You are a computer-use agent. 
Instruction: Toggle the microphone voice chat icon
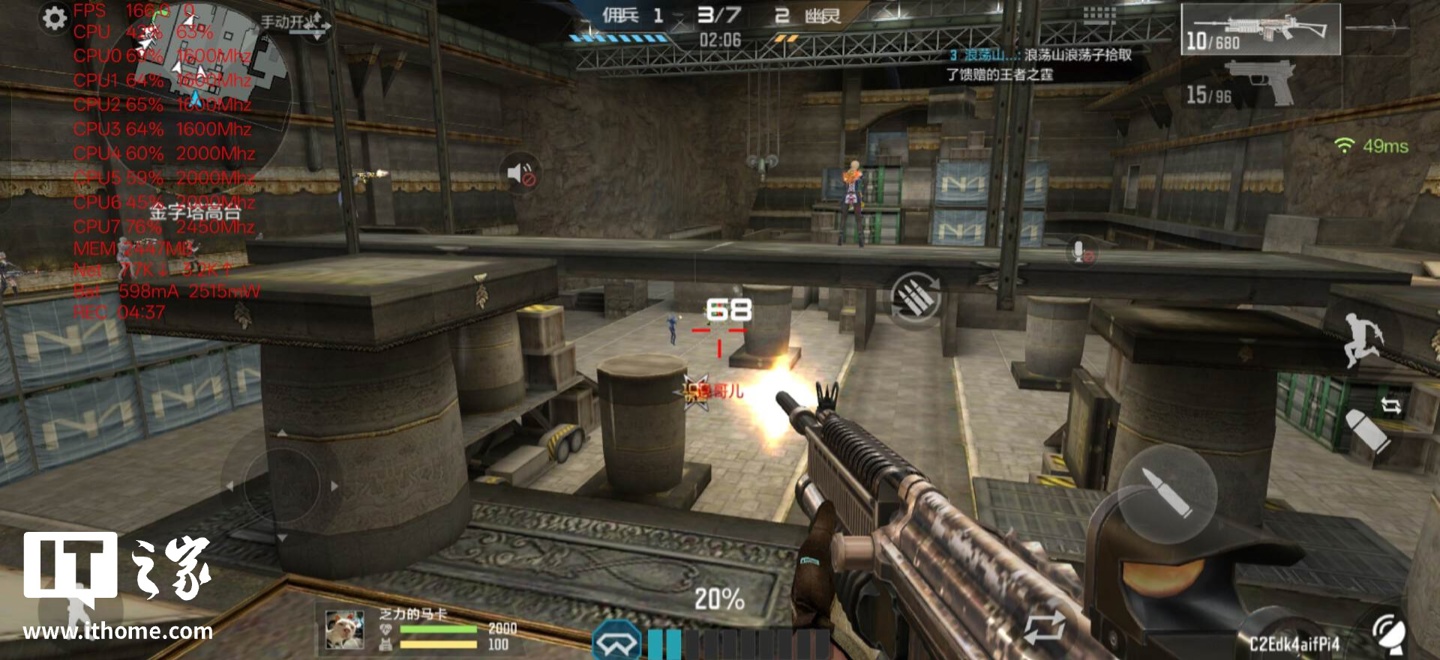(1081, 251)
